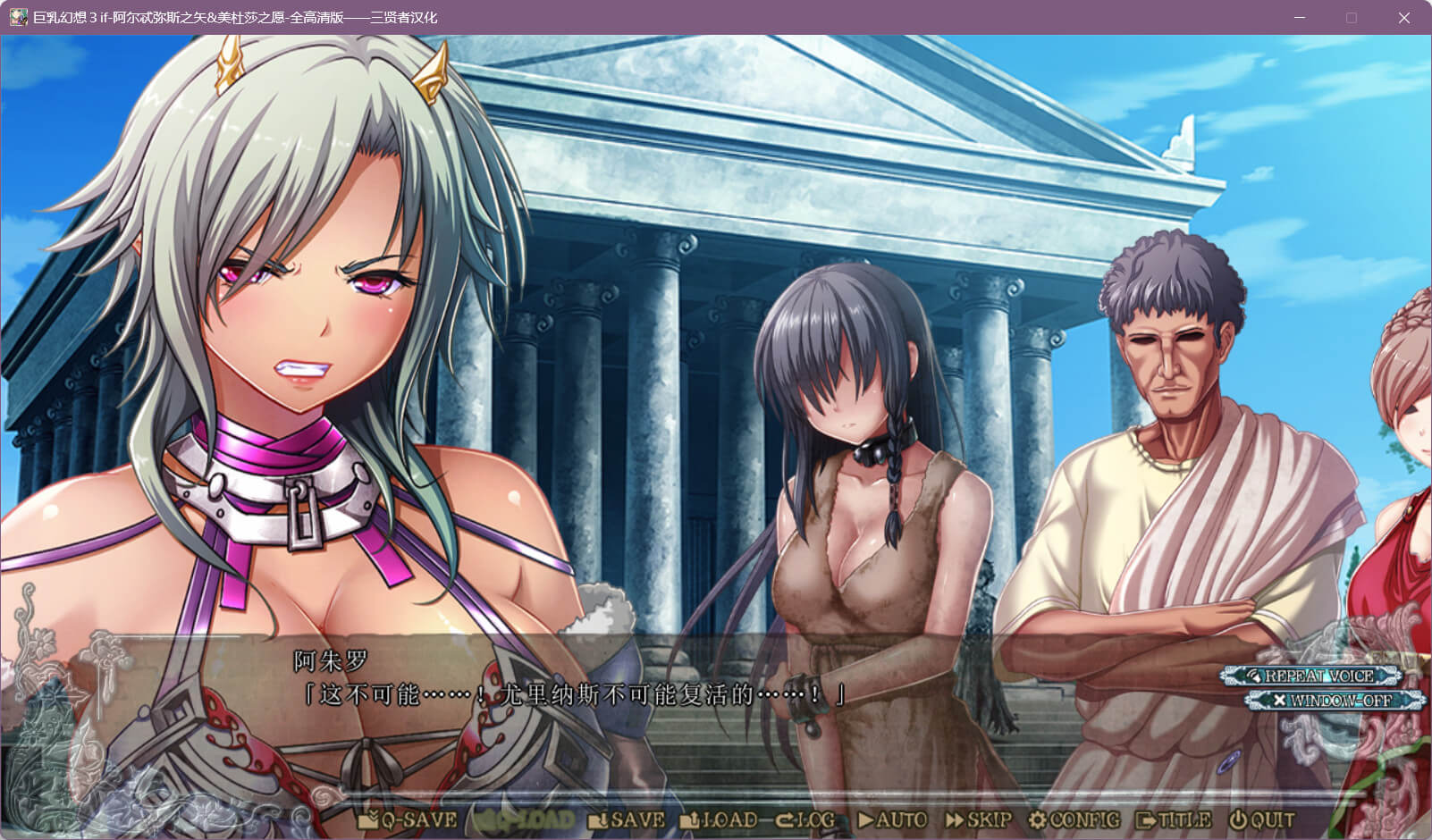Return to the TITLE screen
The height and width of the screenshot is (840, 1432).
1173,819
